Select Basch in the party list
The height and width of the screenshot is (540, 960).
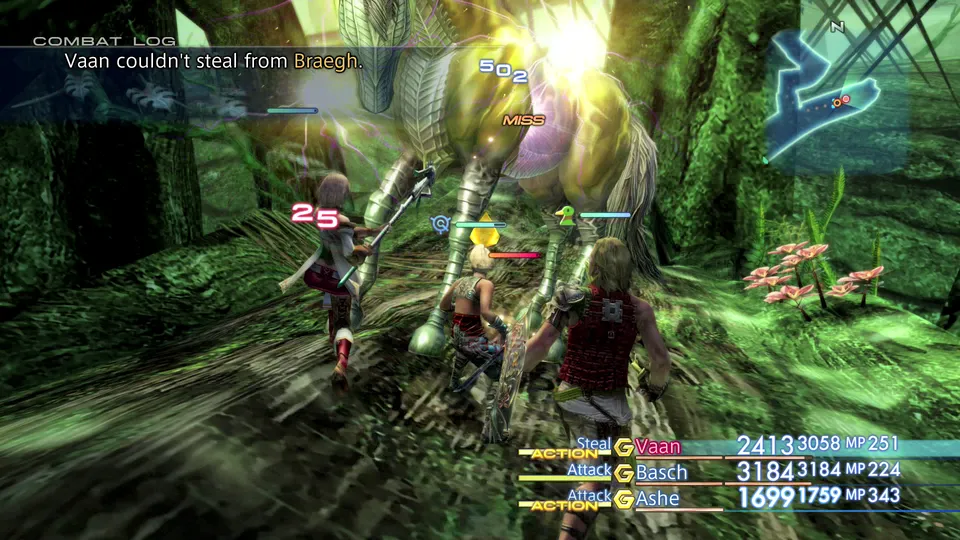click(662, 471)
